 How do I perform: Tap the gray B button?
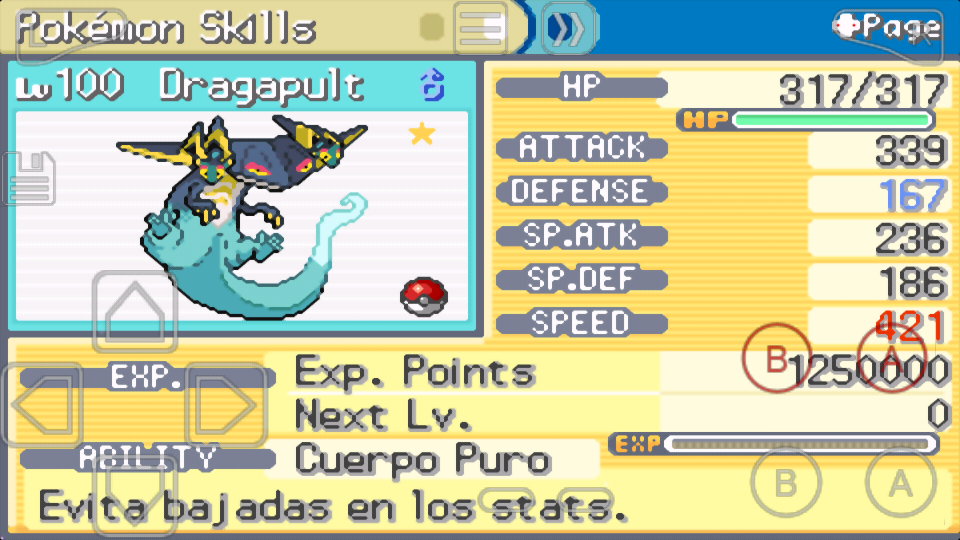786,483
